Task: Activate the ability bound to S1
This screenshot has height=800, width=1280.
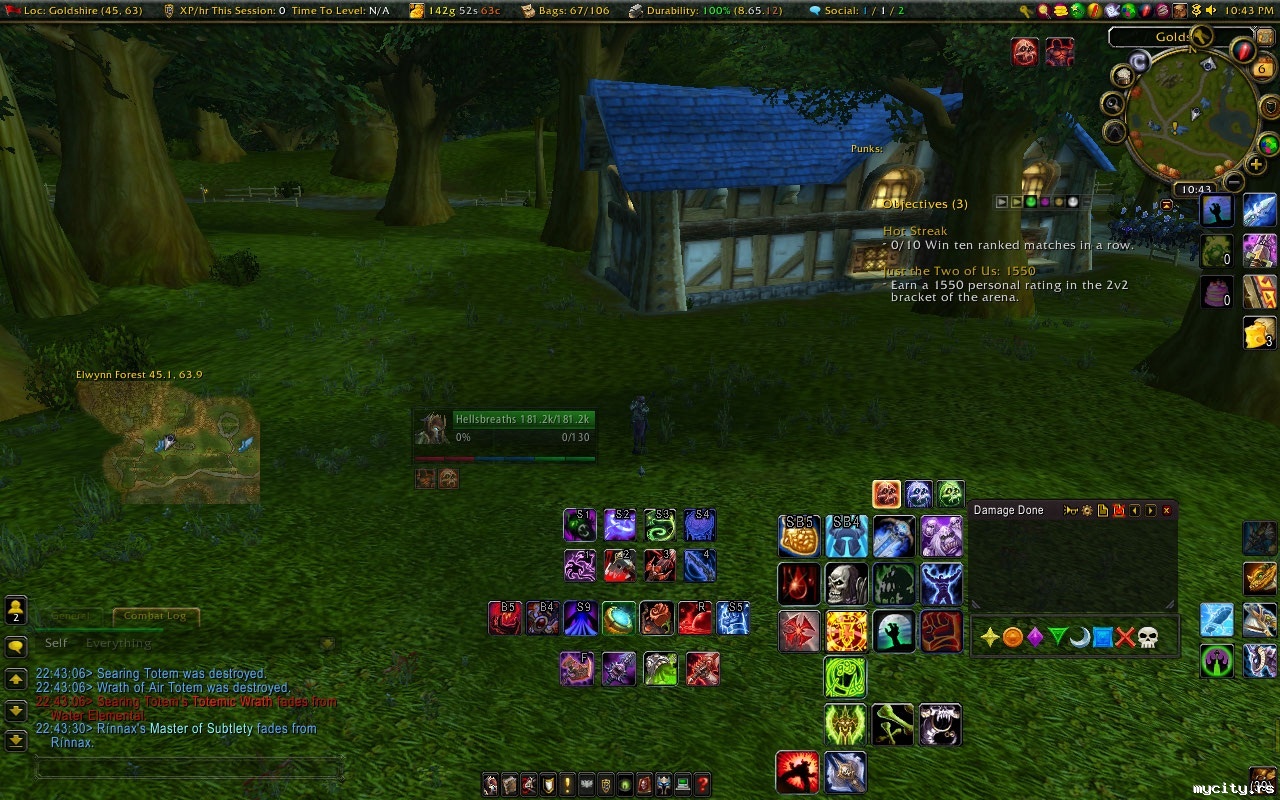Action: point(580,525)
